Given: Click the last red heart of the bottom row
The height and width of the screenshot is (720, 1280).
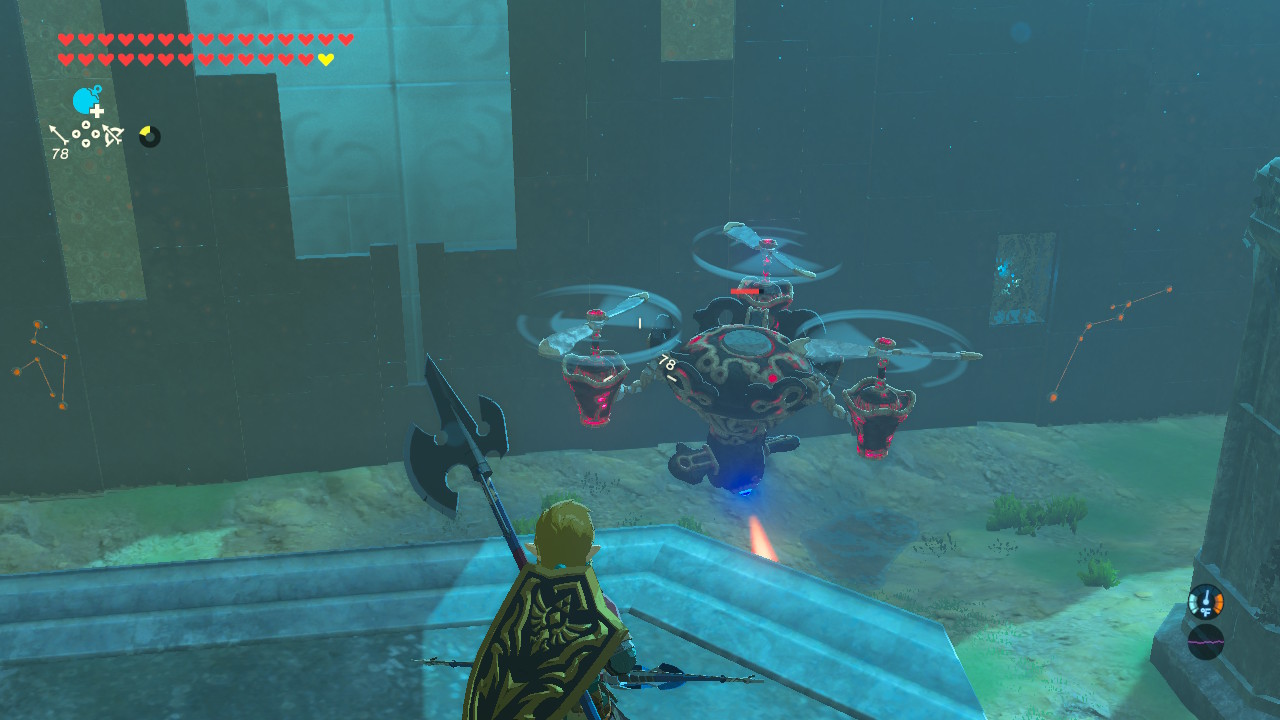Looking at the screenshot, I should 306,58.
